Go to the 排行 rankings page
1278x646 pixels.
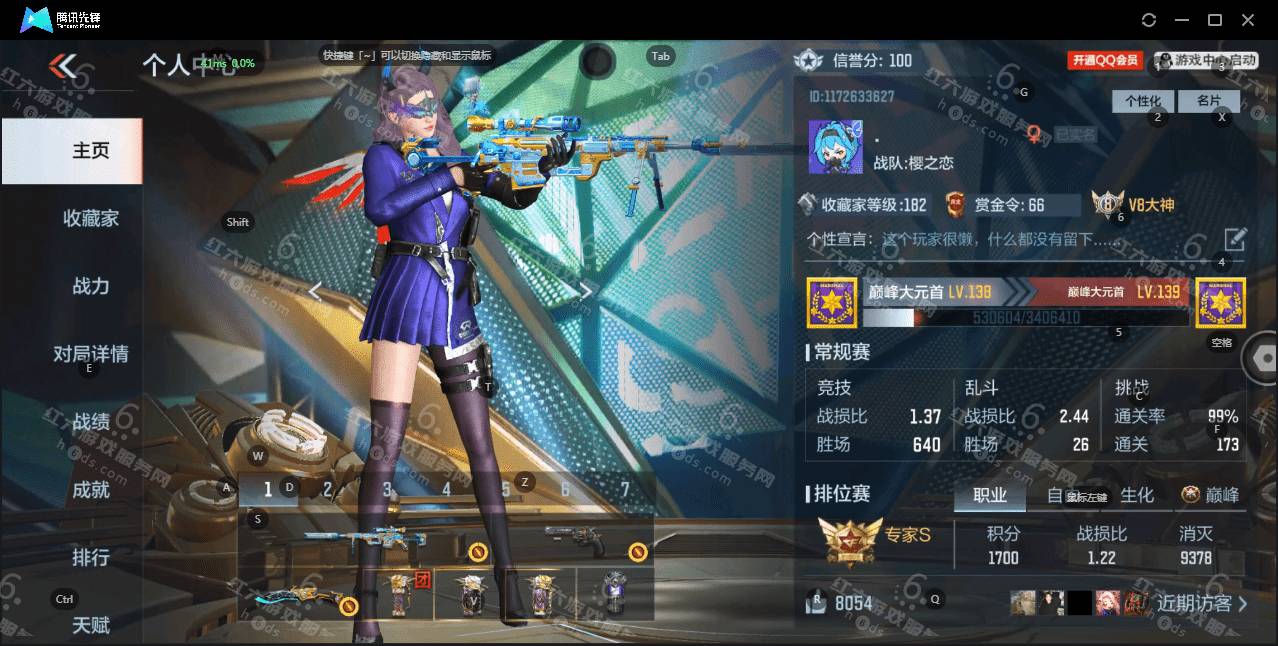(90, 557)
